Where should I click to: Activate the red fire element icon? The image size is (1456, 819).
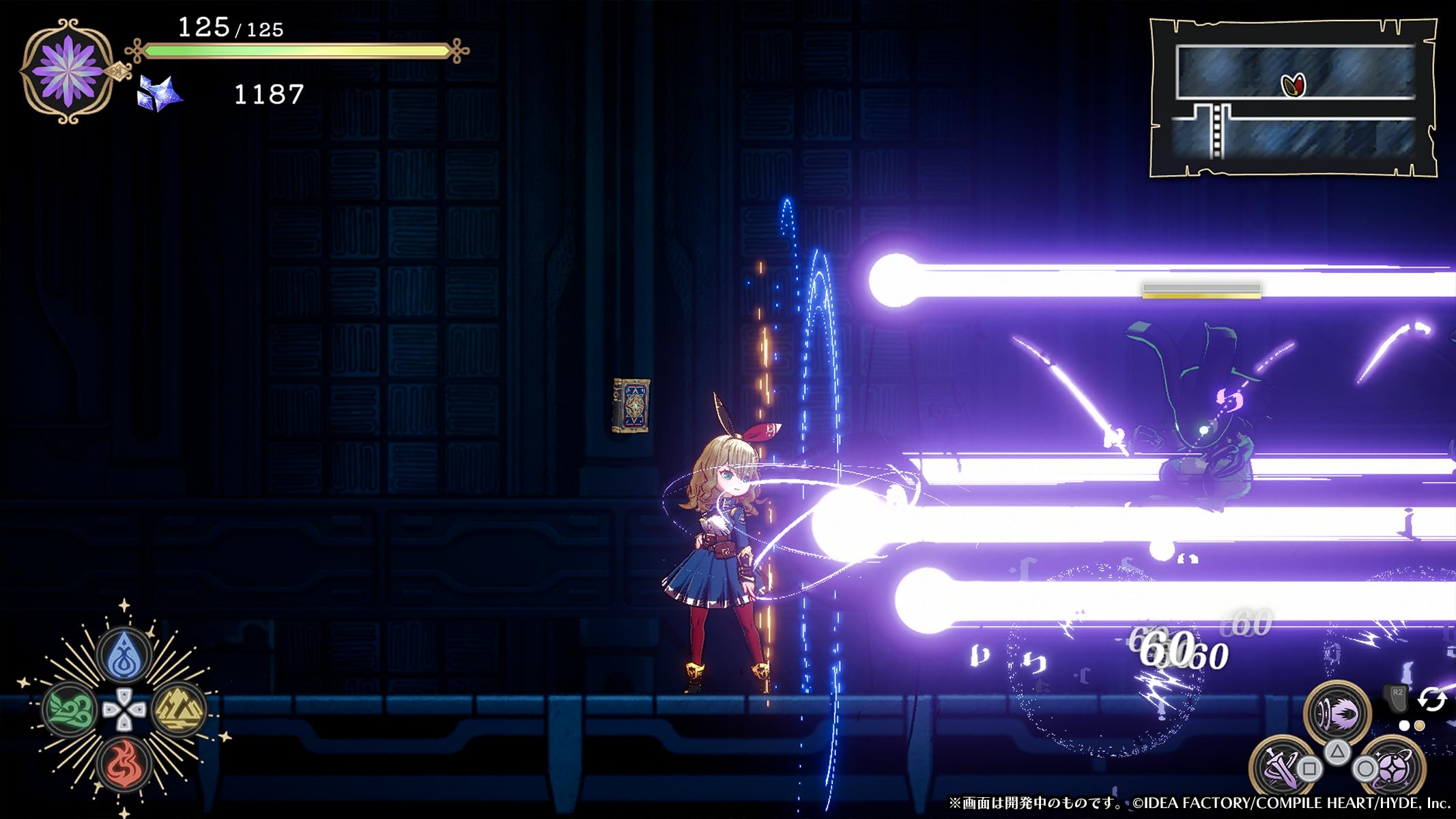[x=124, y=762]
